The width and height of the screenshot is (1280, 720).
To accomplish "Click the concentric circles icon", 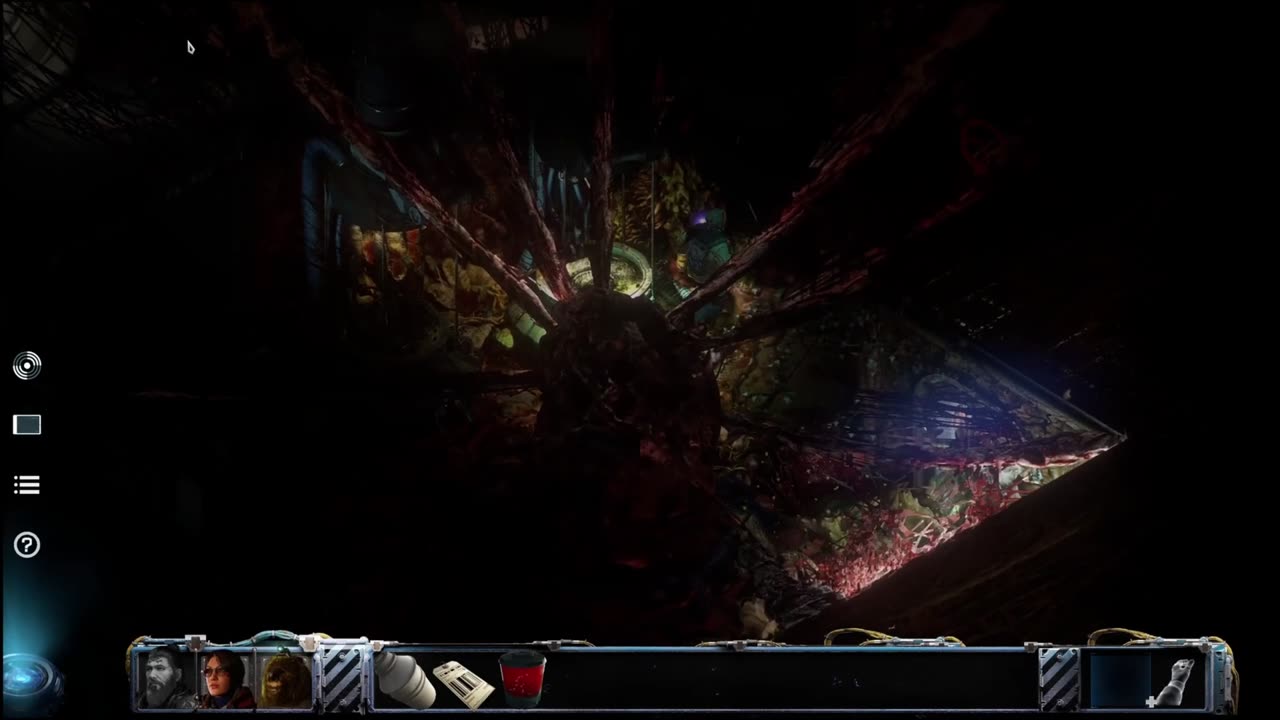I will coord(27,366).
